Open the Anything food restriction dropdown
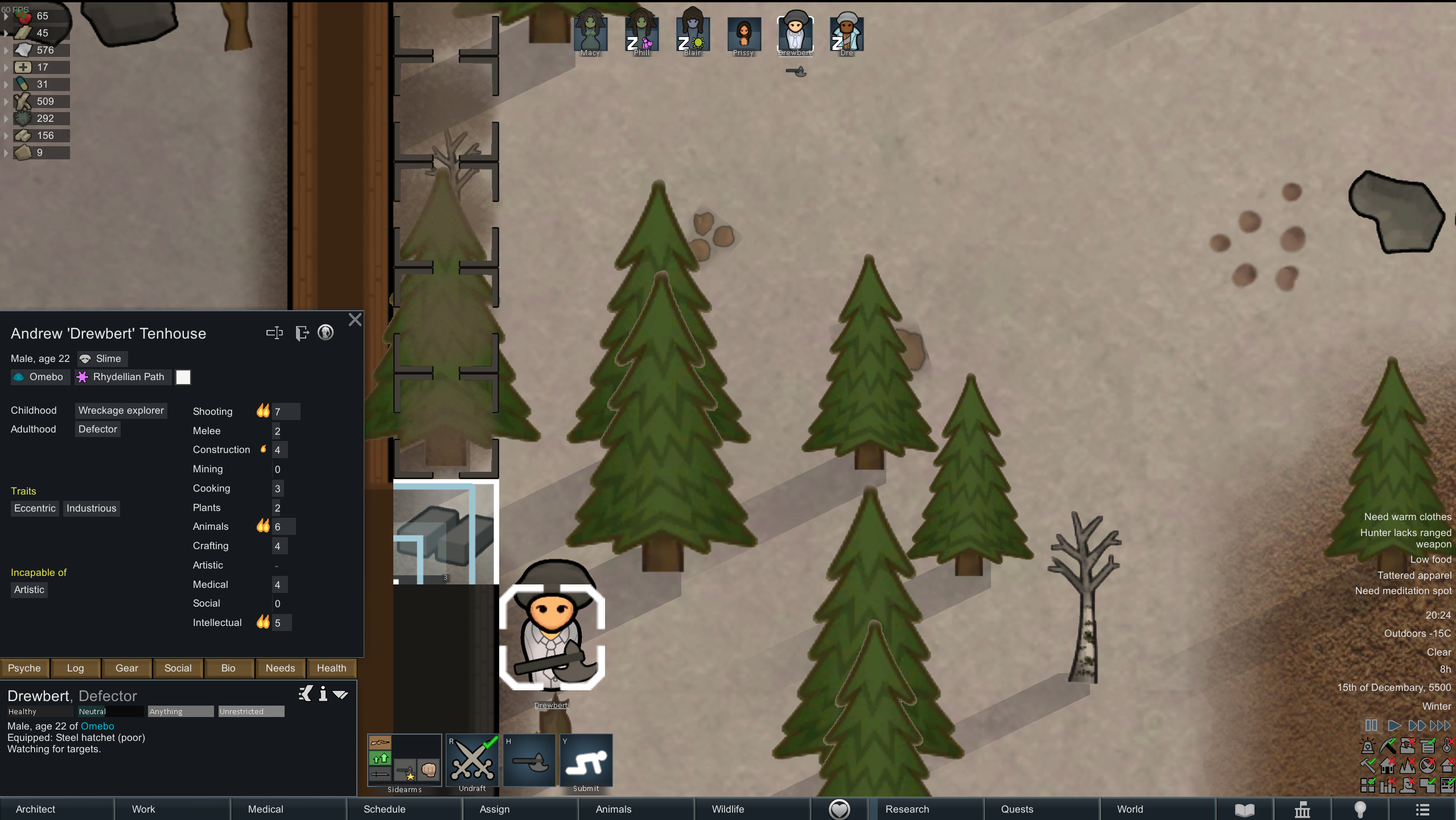The height and width of the screenshot is (820, 1456). [180, 711]
